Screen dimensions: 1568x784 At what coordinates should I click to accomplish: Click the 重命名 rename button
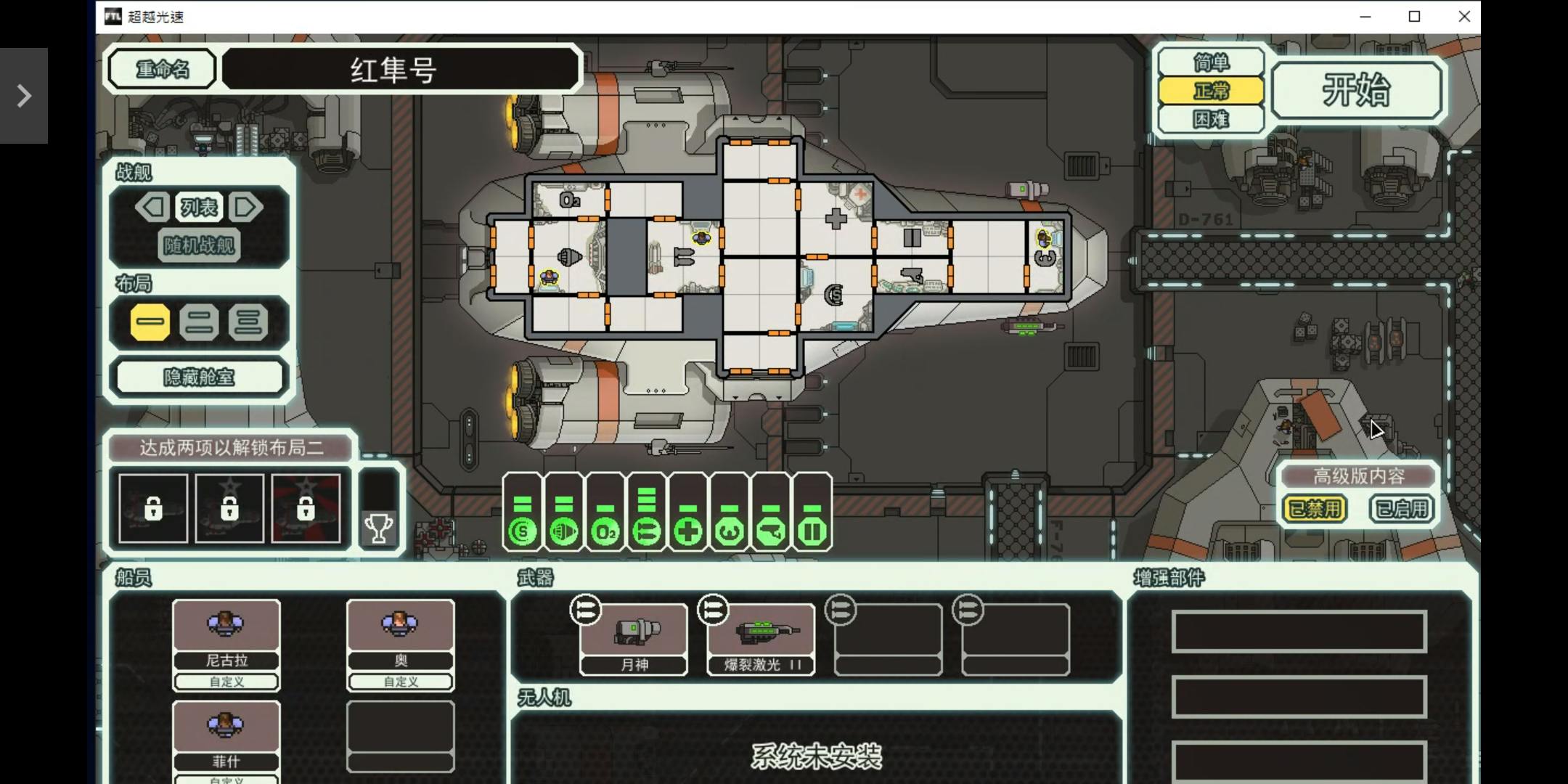coord(162,70)
